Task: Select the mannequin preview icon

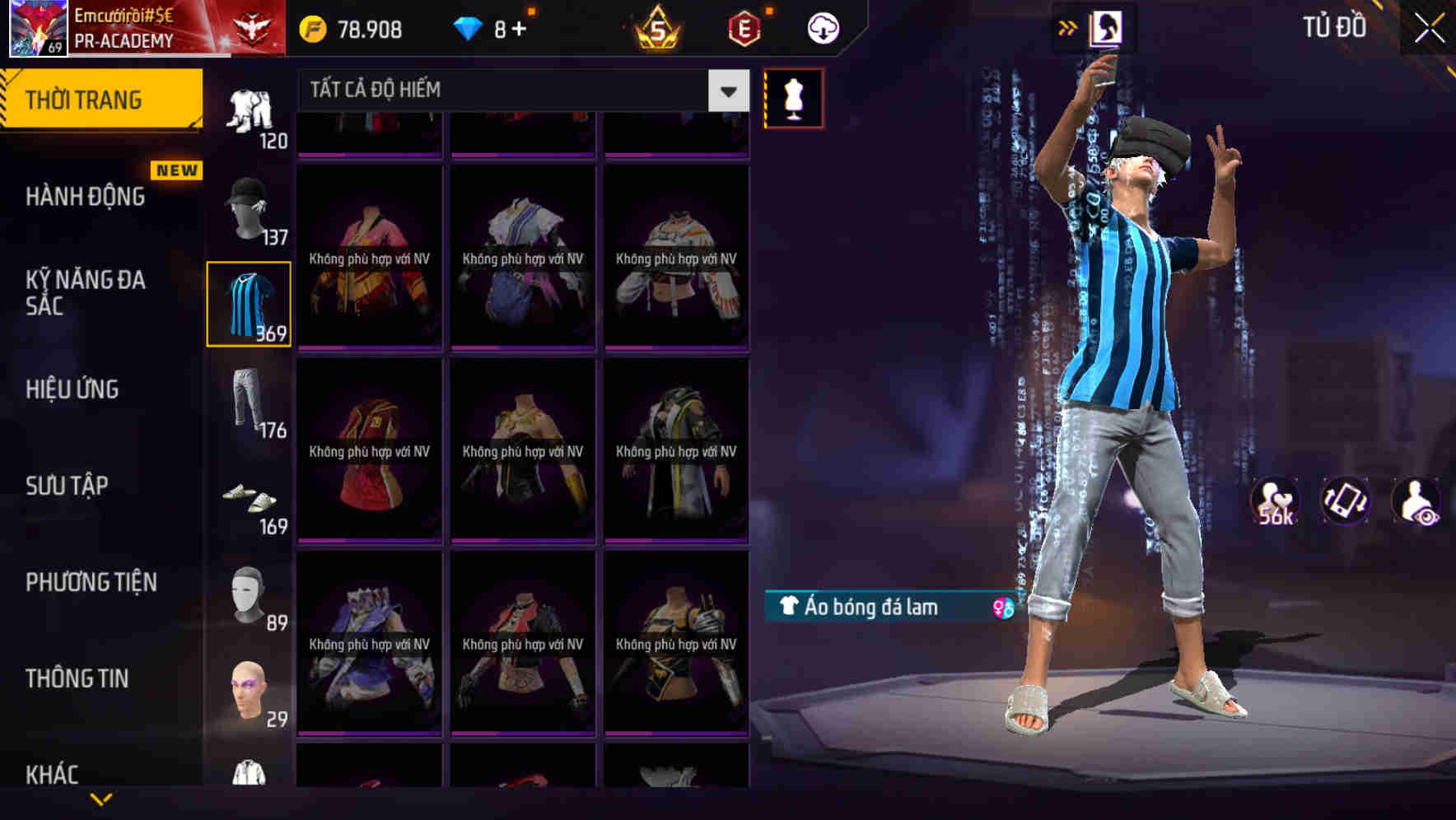Action: coord(793,96)
